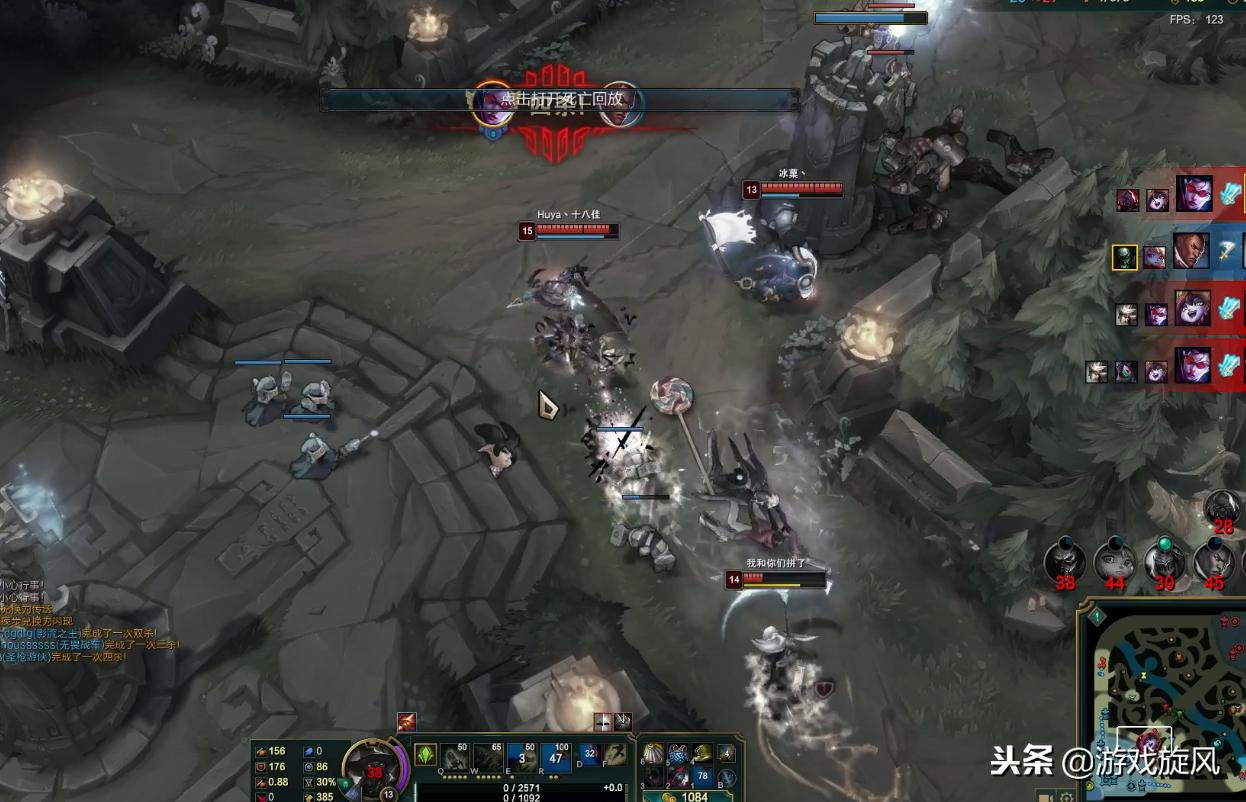
Task: Click the D summoner spell with 32 cooldown
Action: coord(590,755)
